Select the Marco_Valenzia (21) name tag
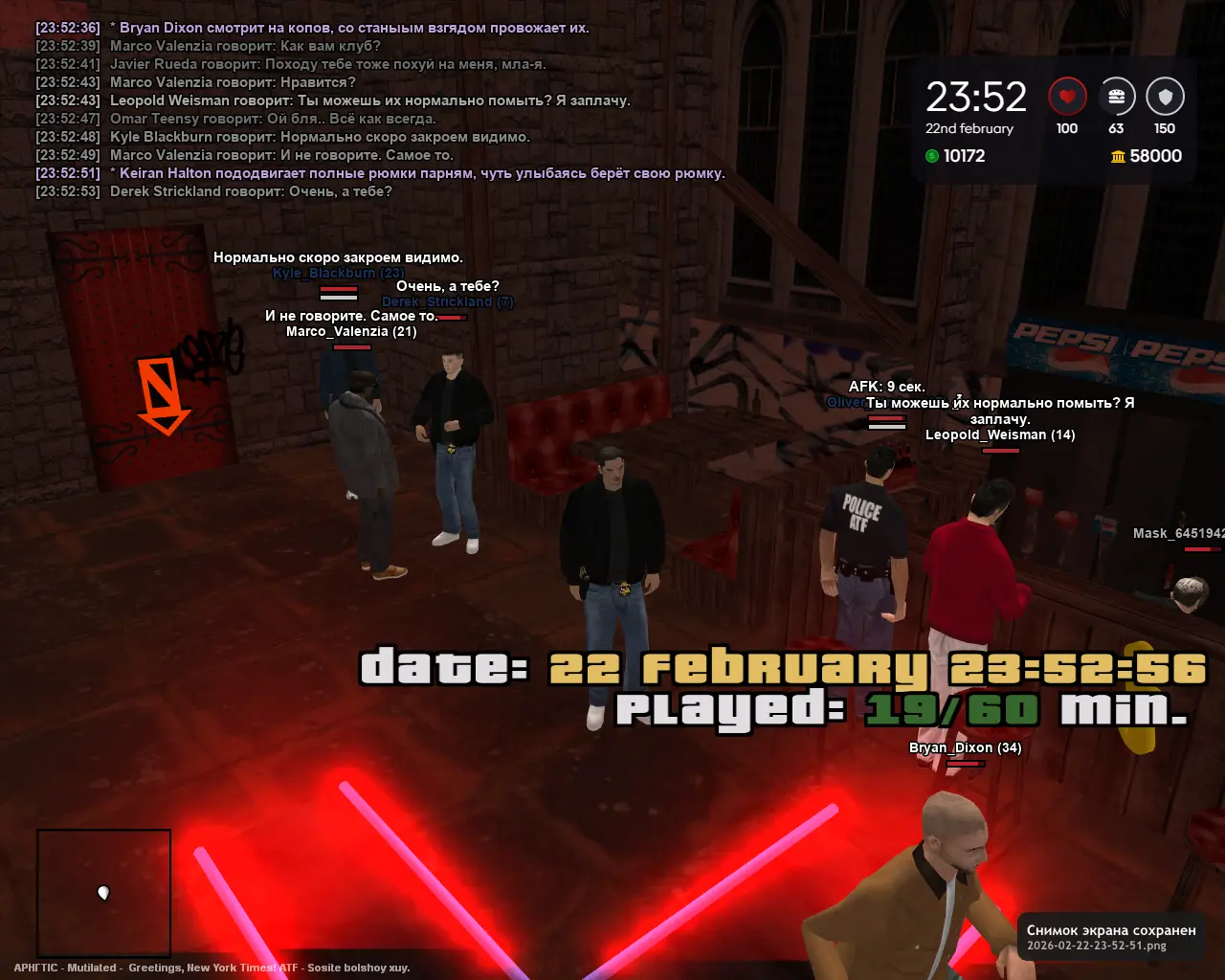 point(351,331)
